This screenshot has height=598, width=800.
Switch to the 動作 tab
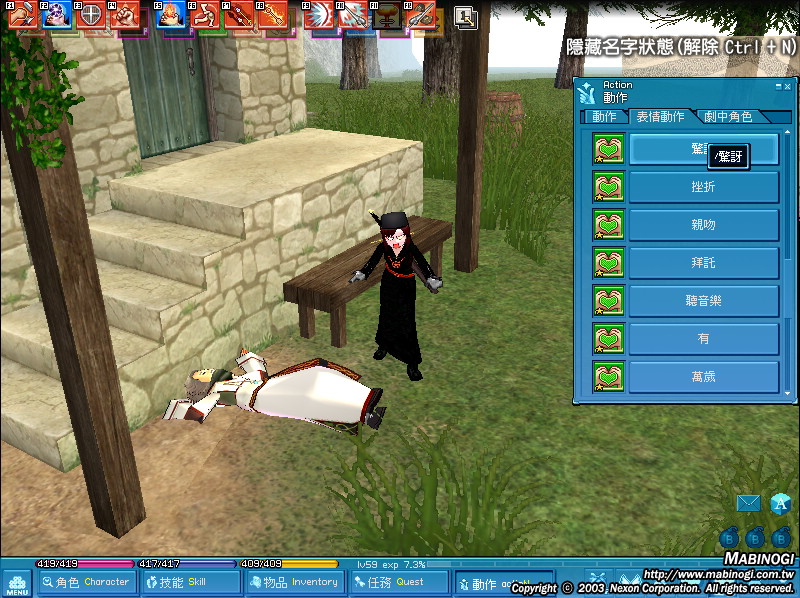[x=605, y=117]
